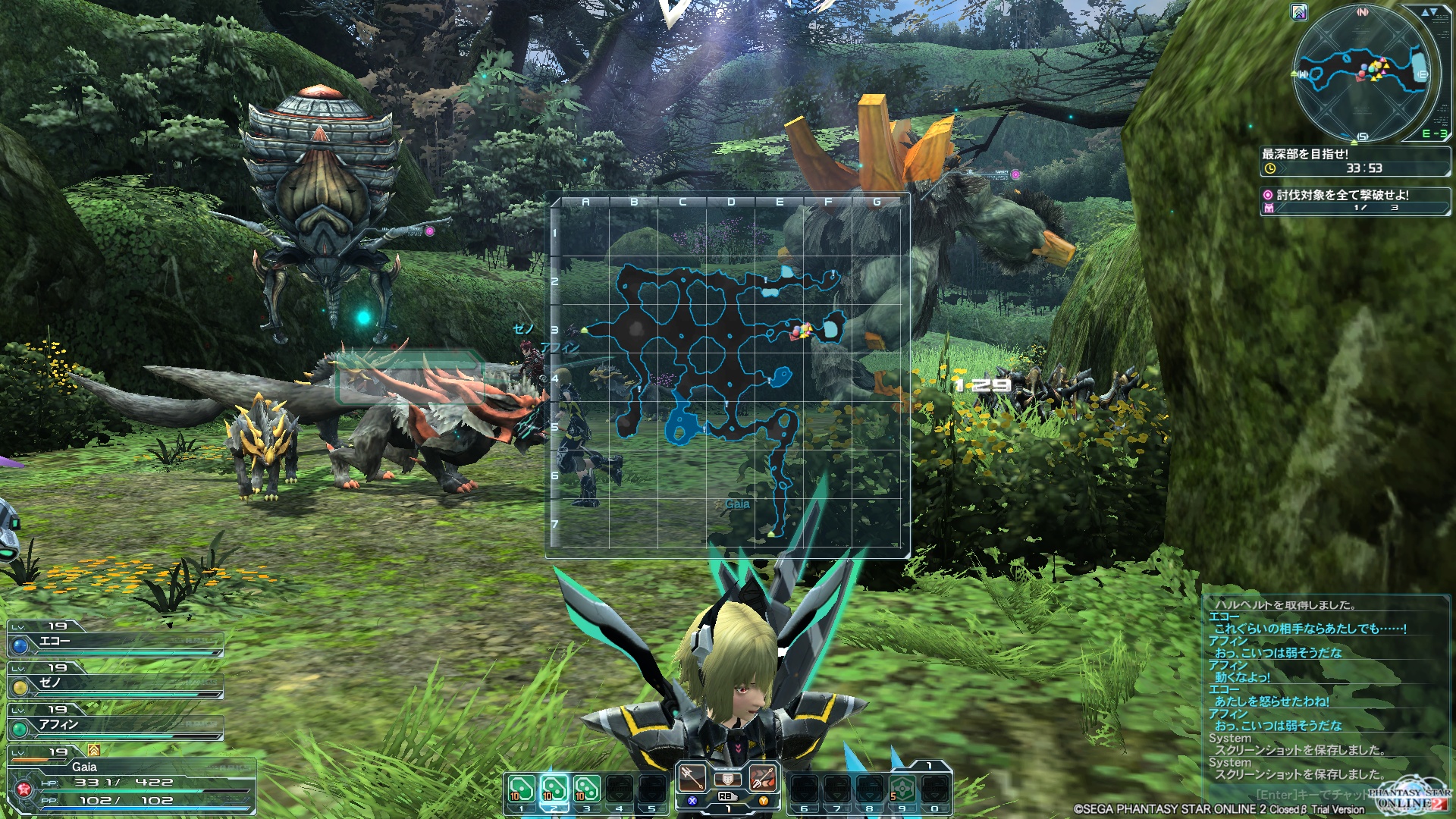
Task: Select the Trimate item in hotbar slot 3
Action: (586, 789)
